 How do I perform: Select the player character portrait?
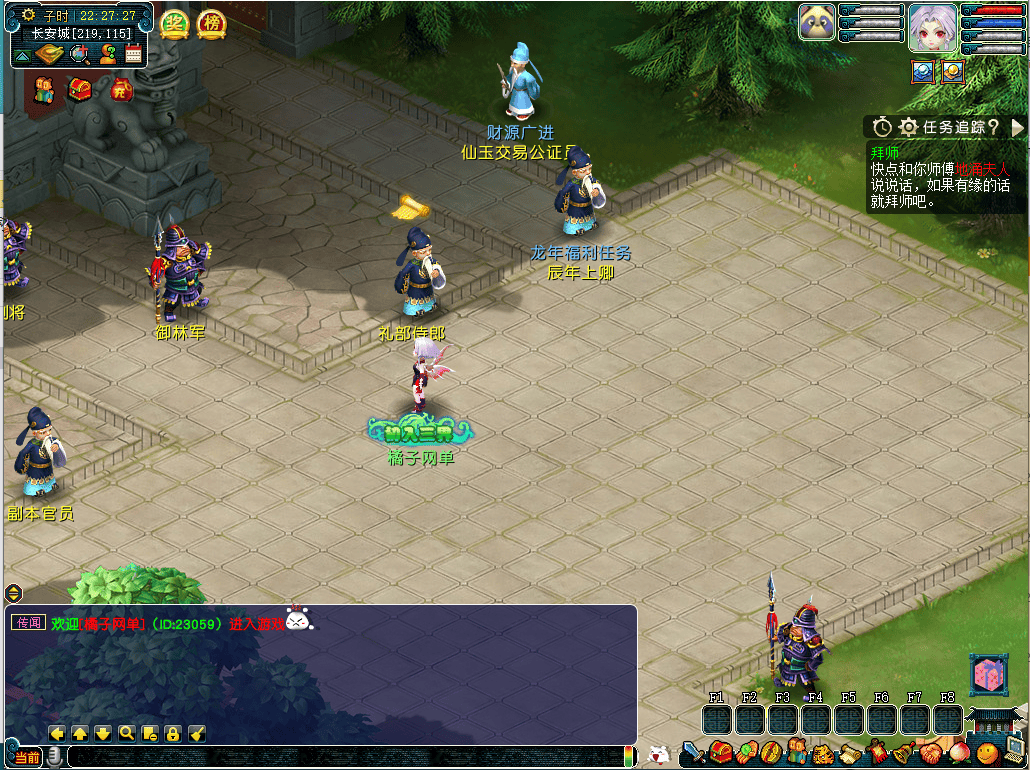tap(932, 27)
